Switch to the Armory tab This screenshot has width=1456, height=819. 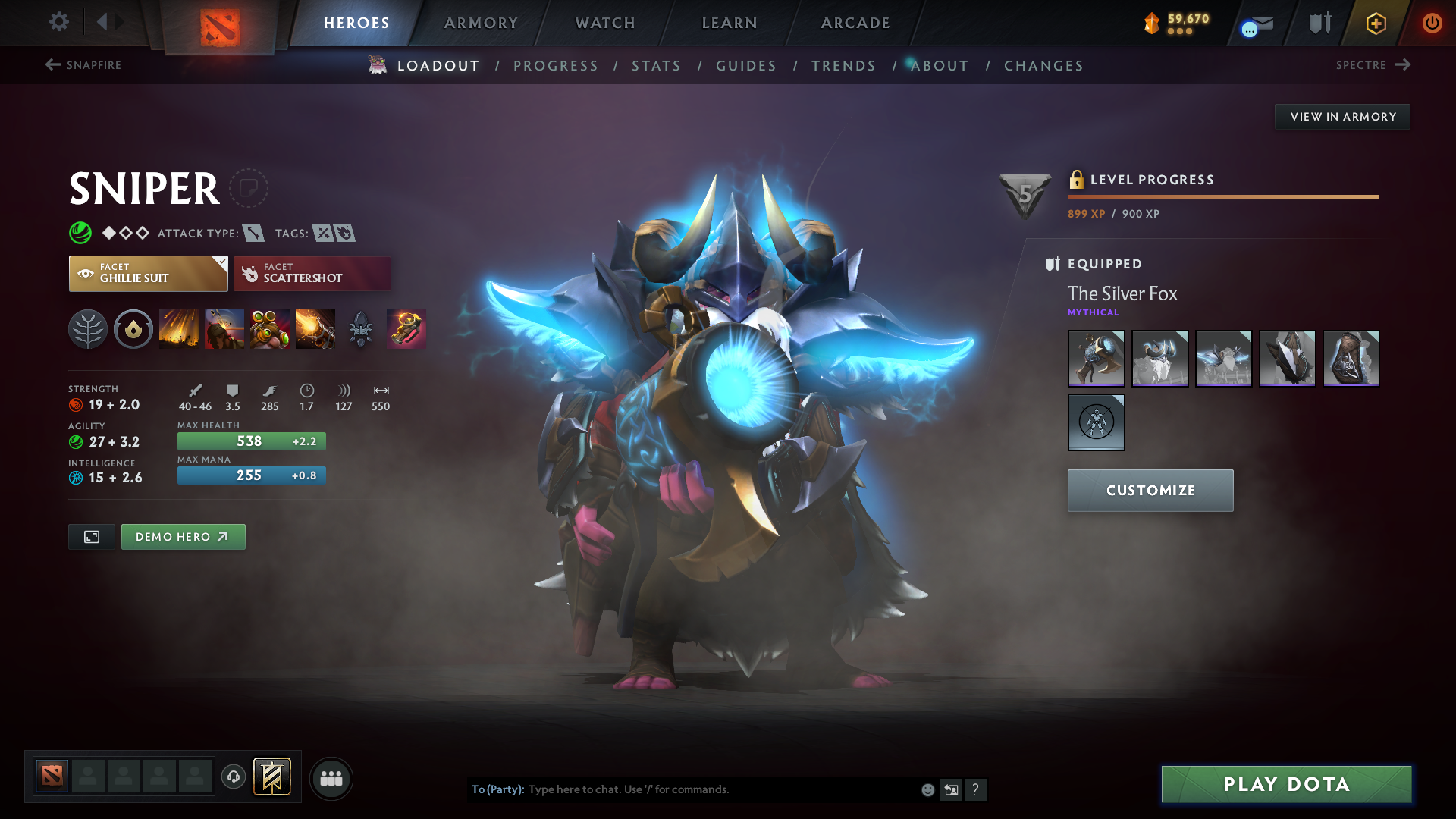coord(481,23)
